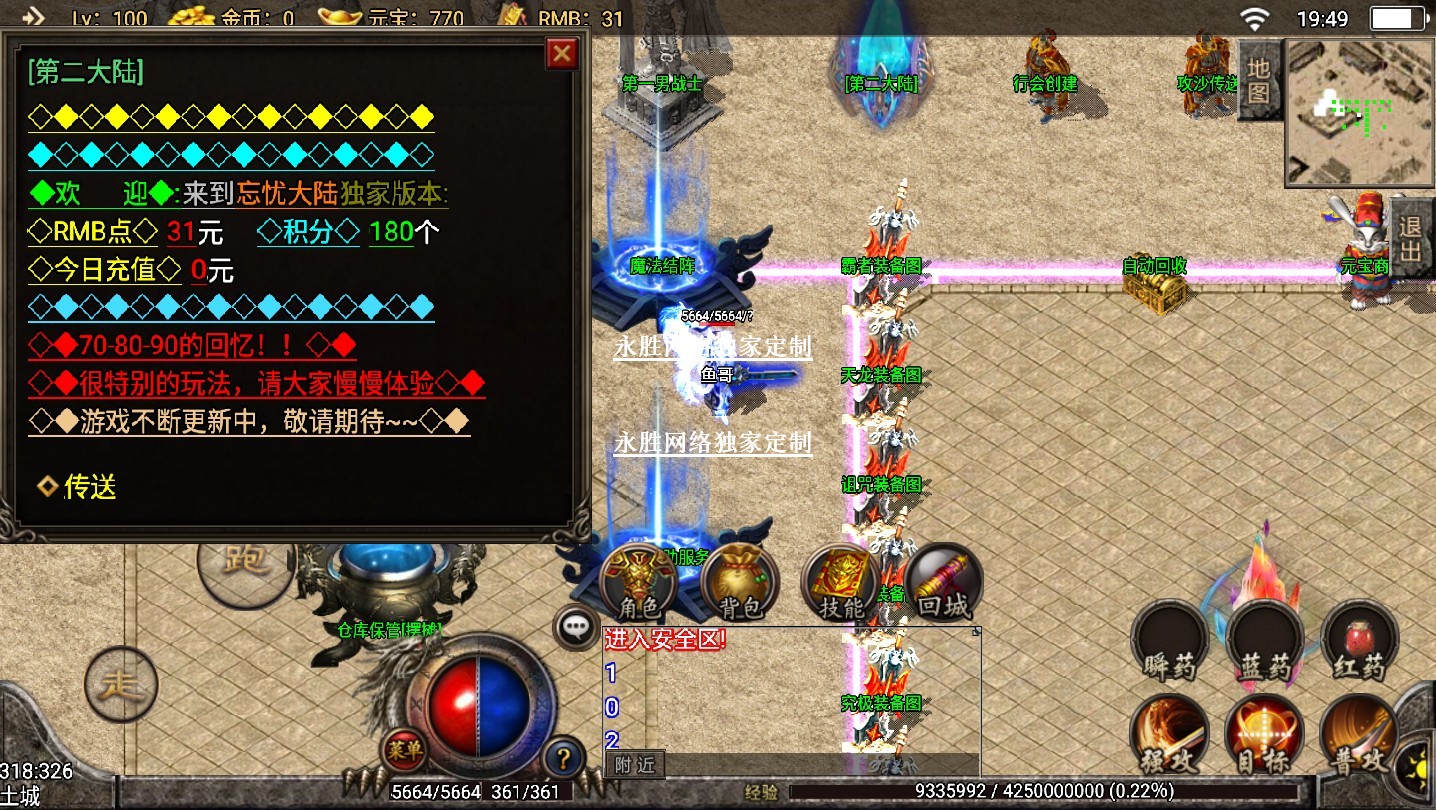Use the 回城 return-to-town scroll
The image size is (1436, 810).
943,585
